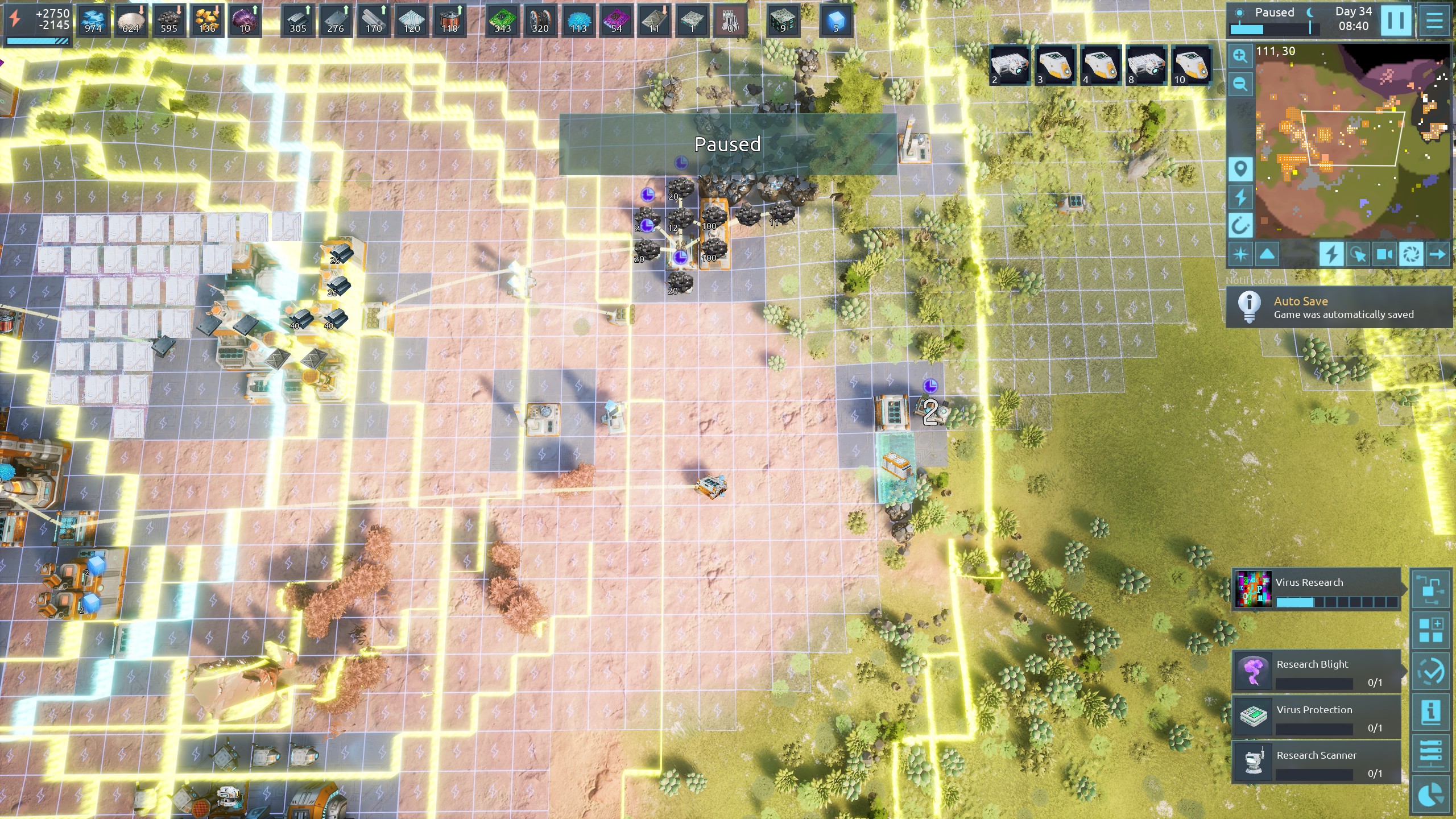Unpause the game with the pause button
Screen dimensions: 1456x819
(x=1396, y=20)
